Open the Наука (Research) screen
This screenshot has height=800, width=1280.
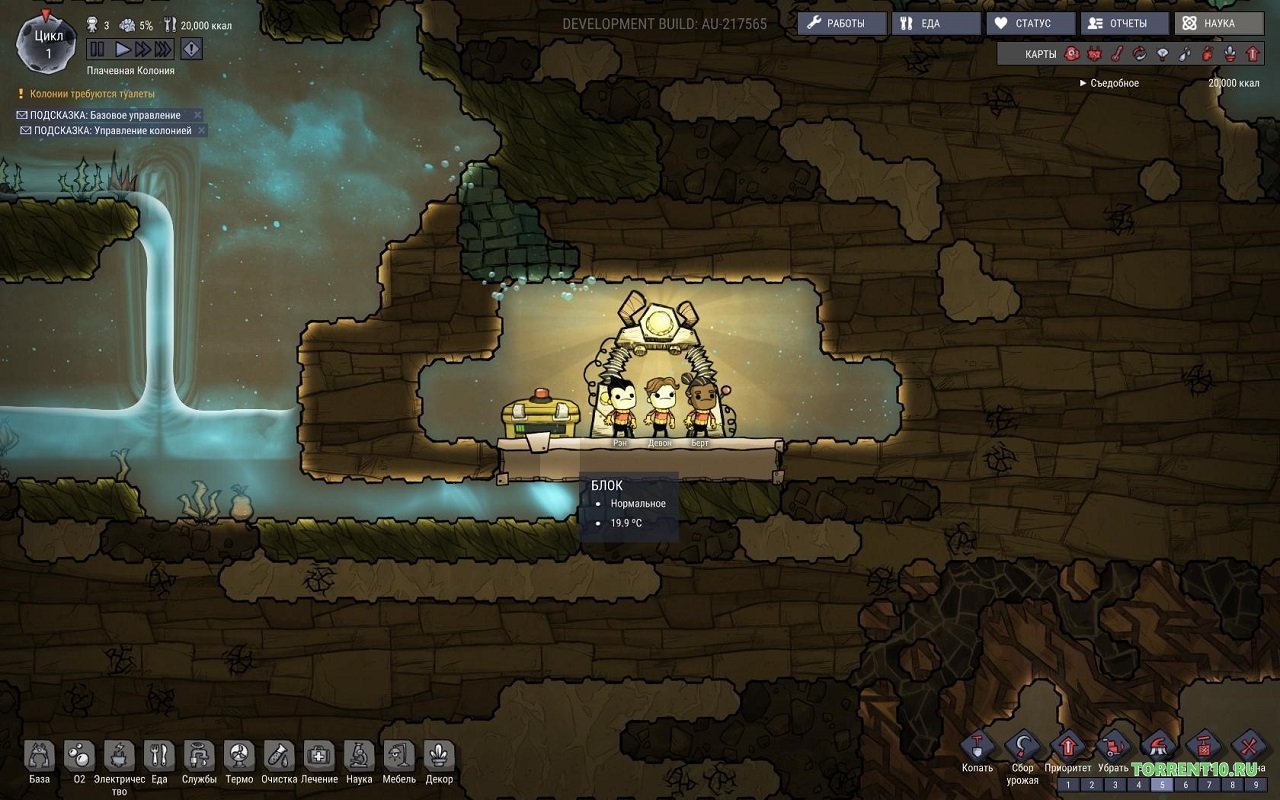click(x=1219, y=23)
